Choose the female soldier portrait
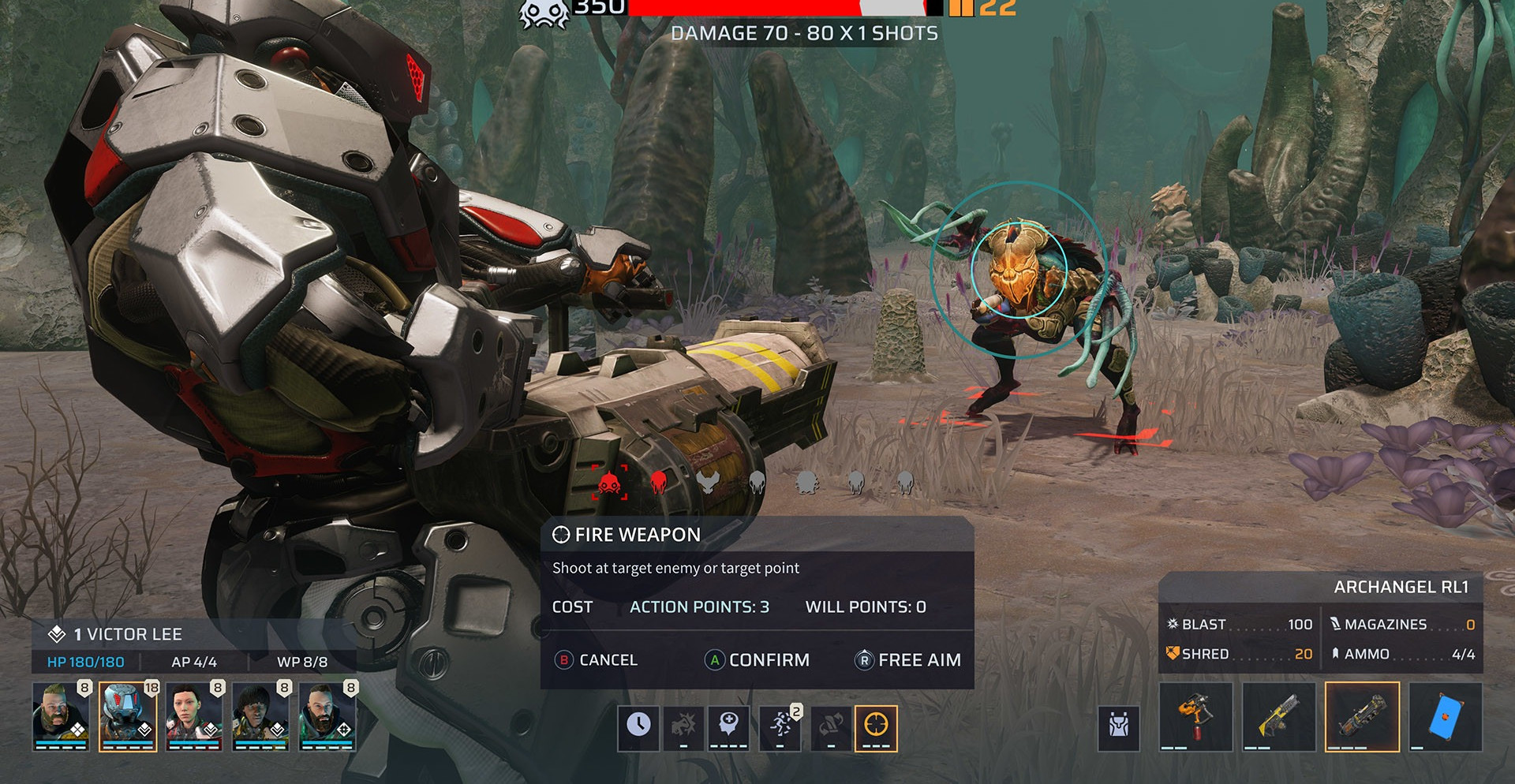This screenshot has width=1515, height=784. tap(194, 715)
